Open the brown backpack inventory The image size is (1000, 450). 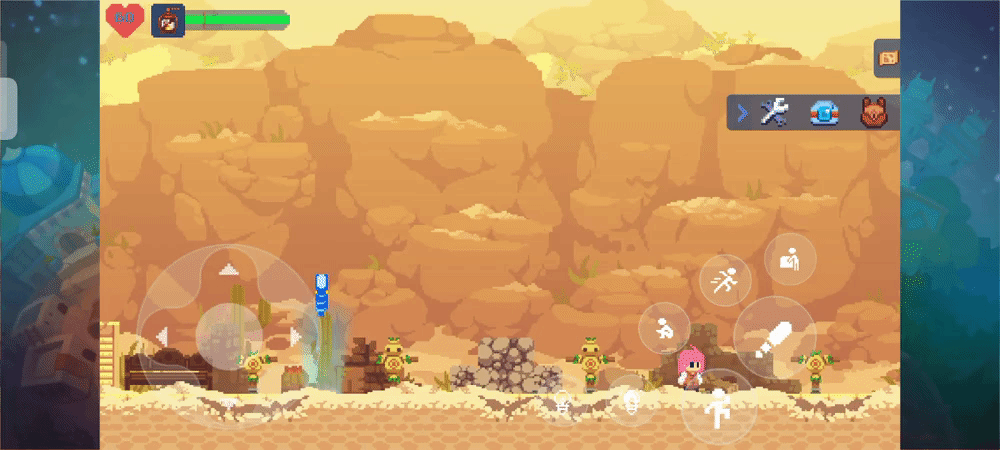tap(873, 113)
